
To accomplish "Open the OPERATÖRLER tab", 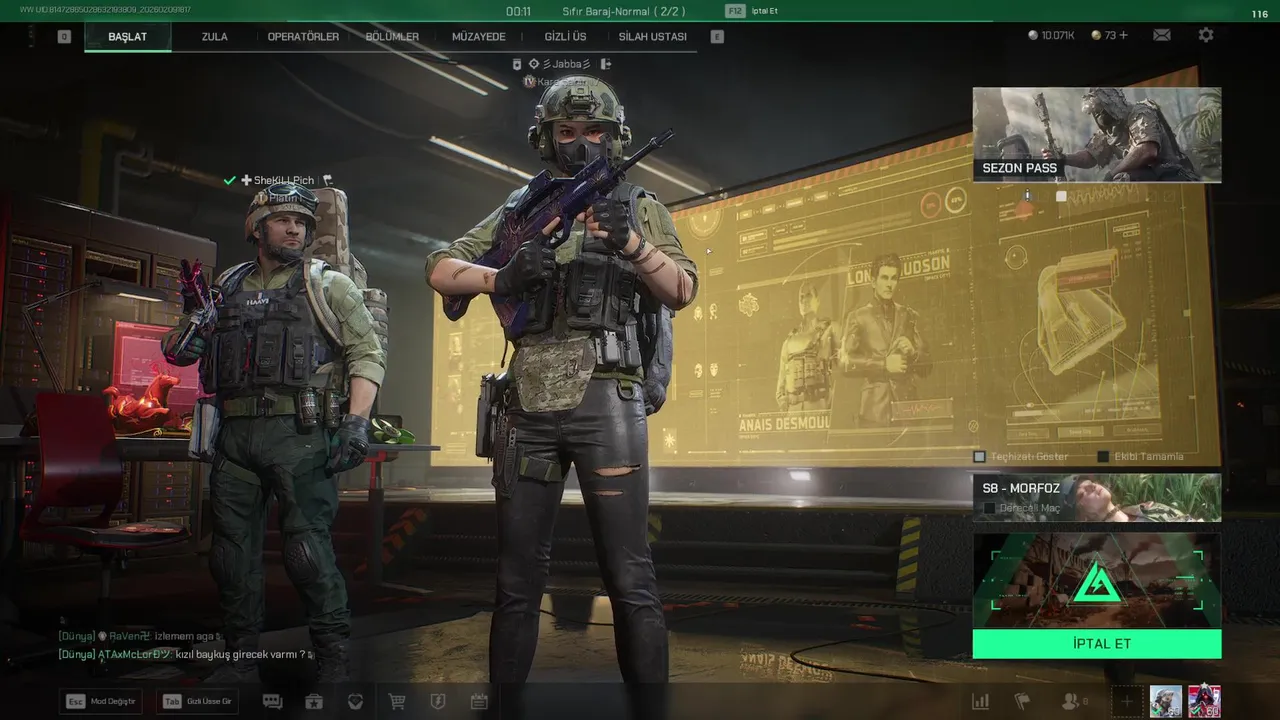I will coord(303,37).
